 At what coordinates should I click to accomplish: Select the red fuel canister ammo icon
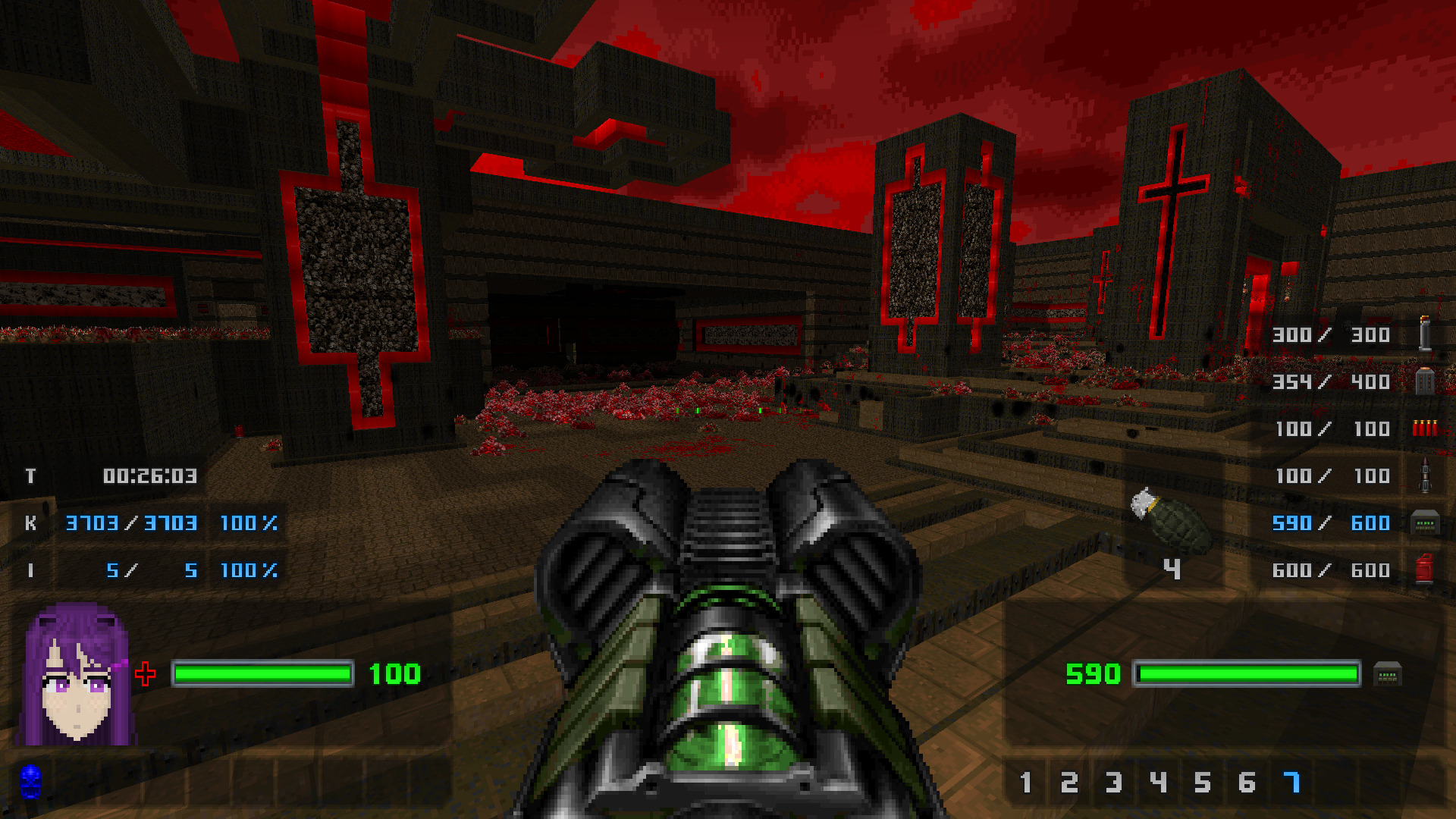point(1424,570)
